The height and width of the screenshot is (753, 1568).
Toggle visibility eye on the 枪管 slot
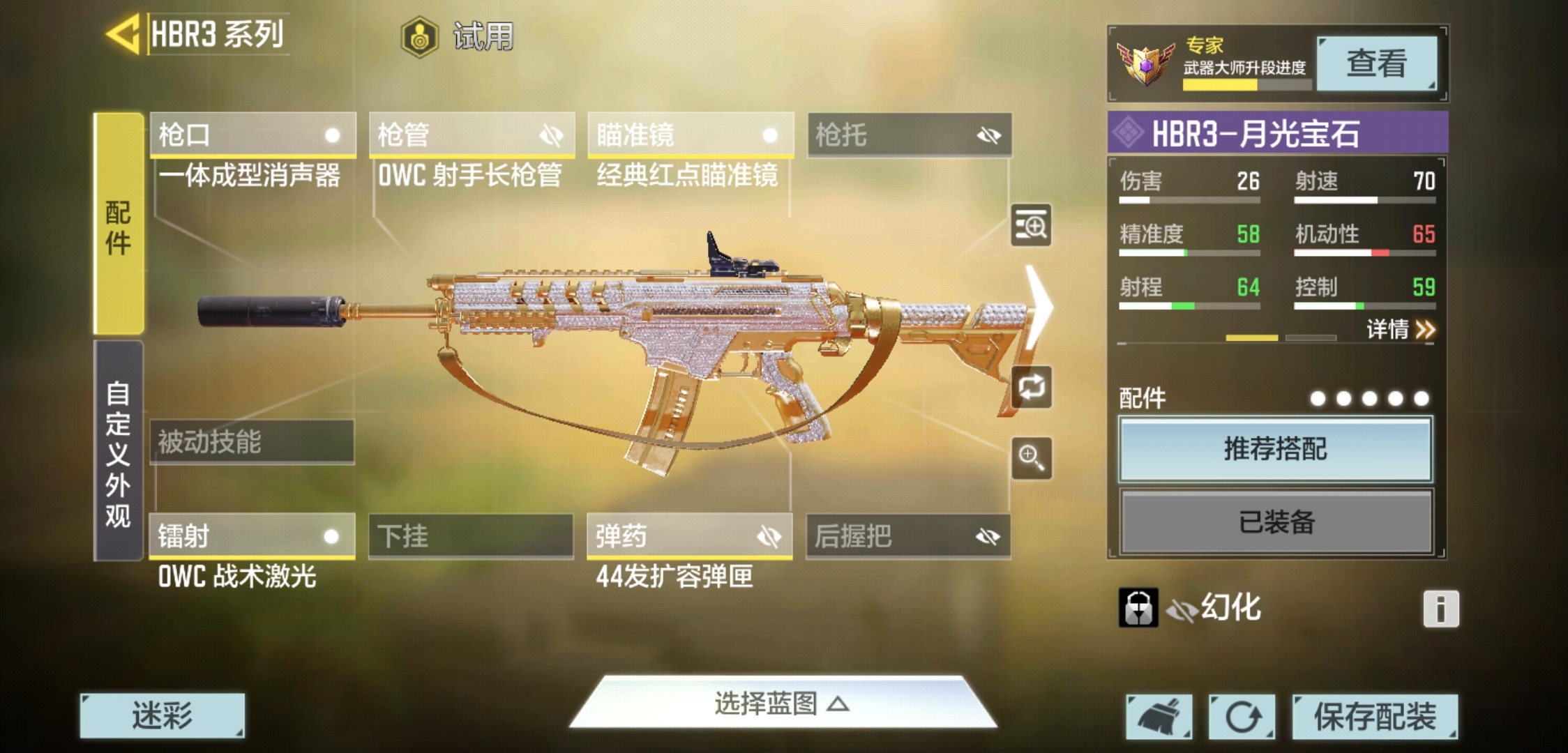[x=553, y=135]
